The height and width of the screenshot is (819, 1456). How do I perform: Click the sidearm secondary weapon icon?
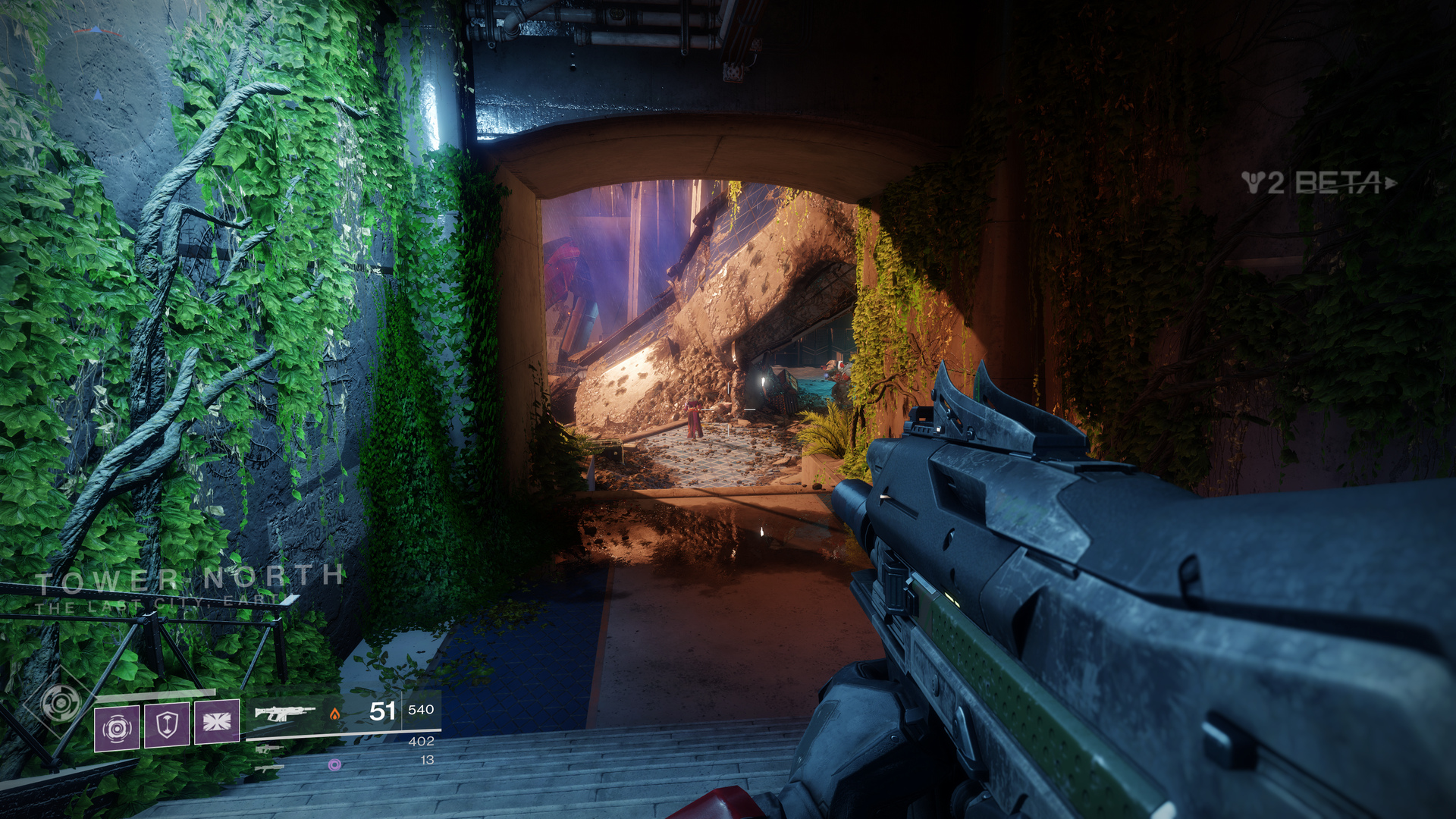point(268,749)
